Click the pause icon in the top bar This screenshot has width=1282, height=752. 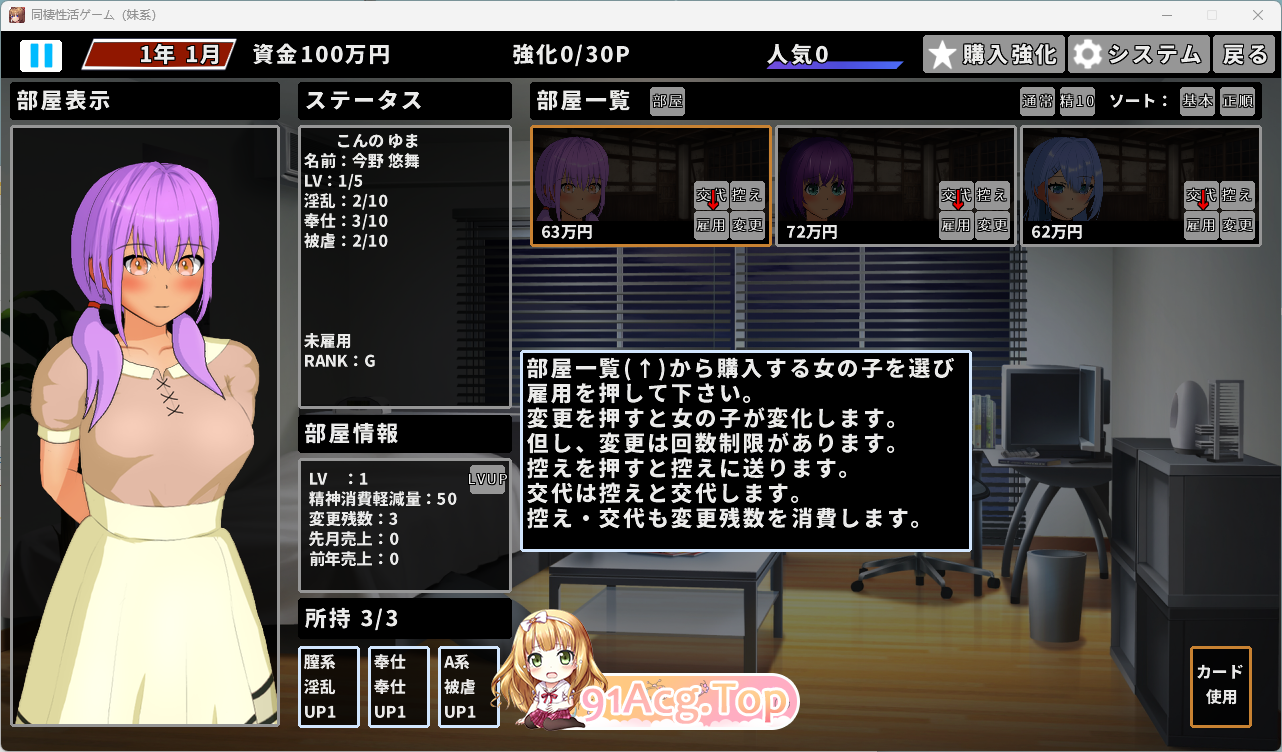[x=42, y=54]
